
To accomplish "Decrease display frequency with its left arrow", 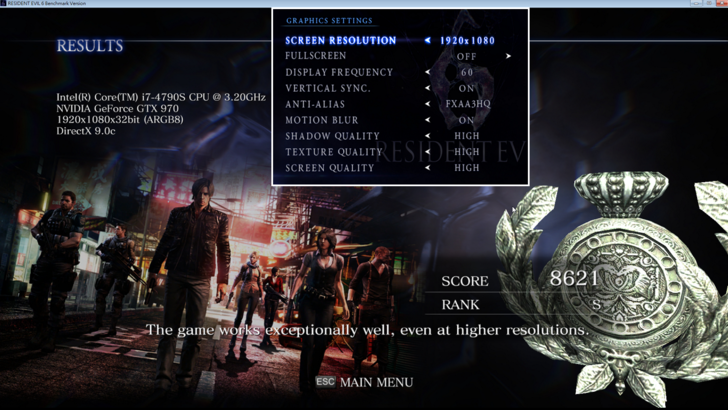I will 428,73.
